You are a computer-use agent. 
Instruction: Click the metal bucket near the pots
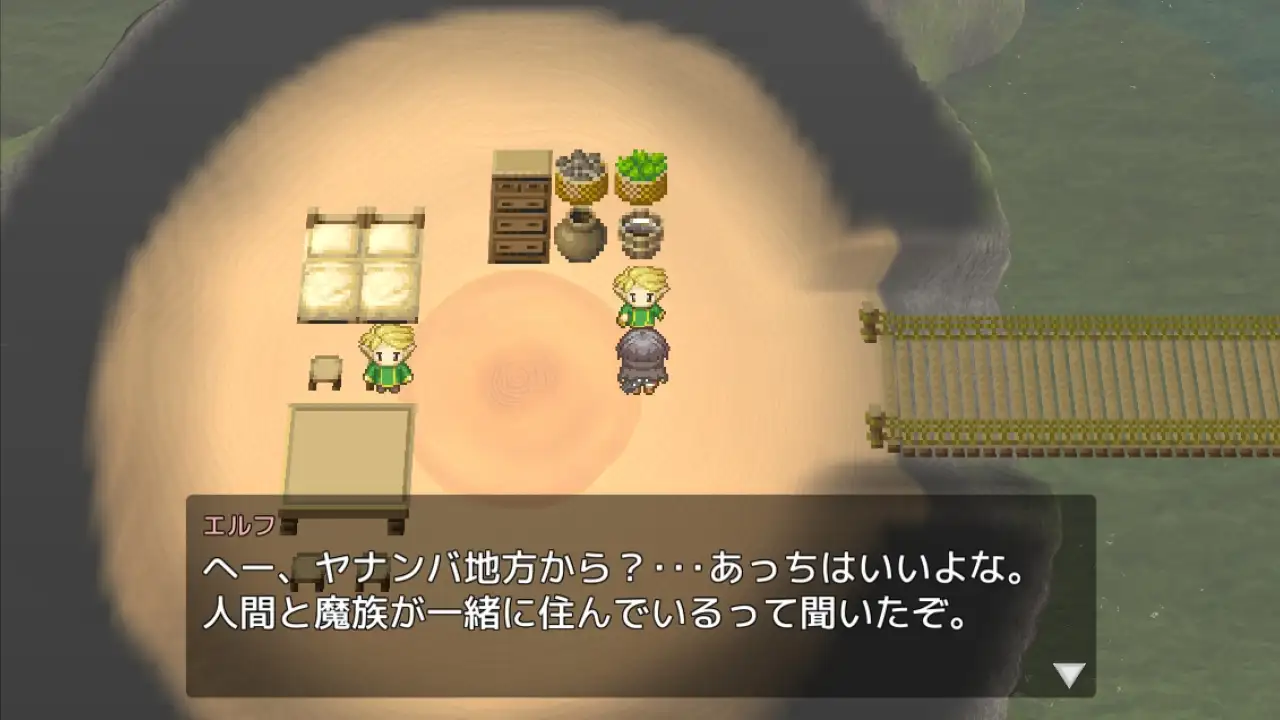point(641,232)
